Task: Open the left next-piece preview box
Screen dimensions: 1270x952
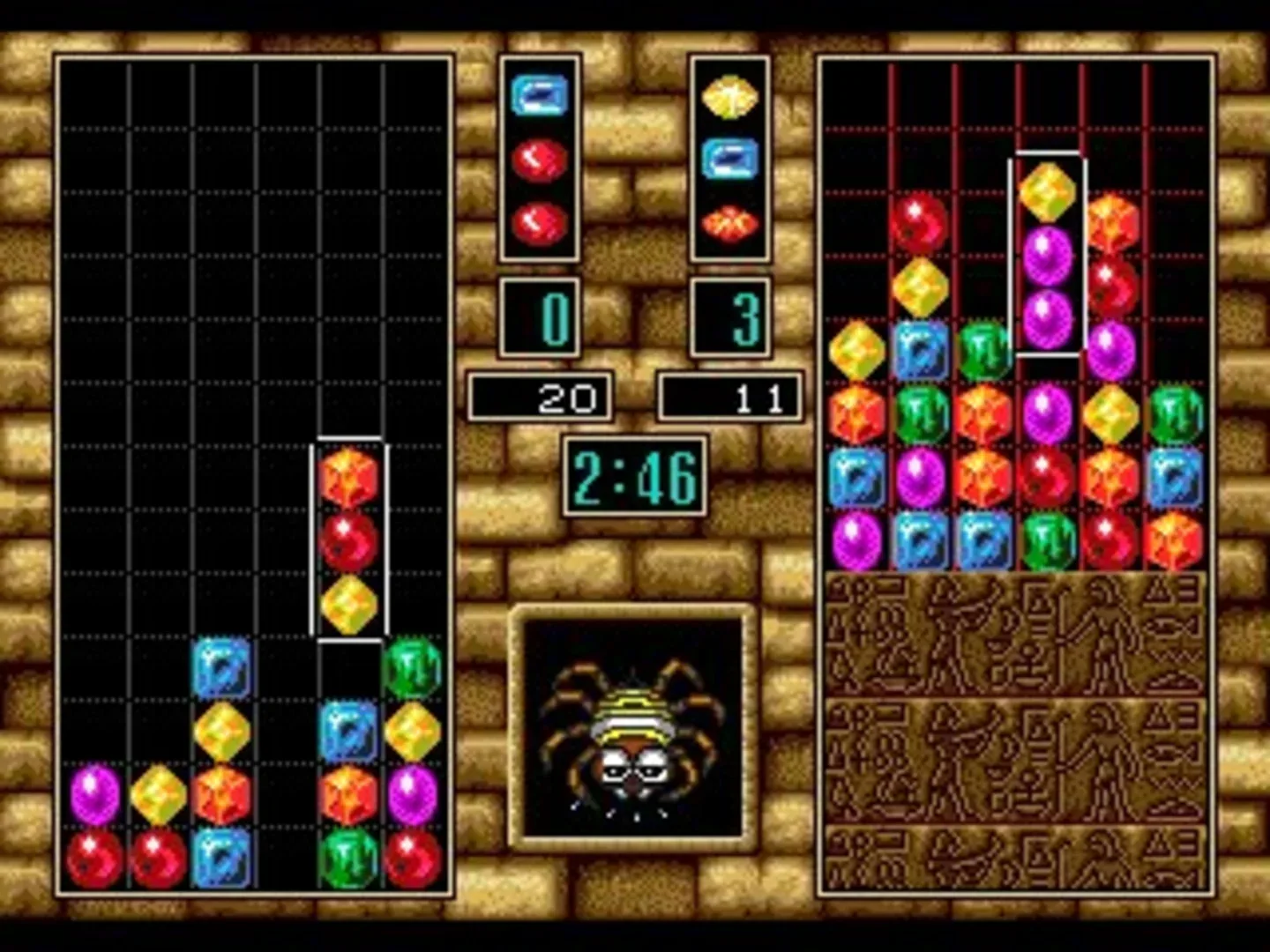Action: pyautogui.click(x=540, y=159)
